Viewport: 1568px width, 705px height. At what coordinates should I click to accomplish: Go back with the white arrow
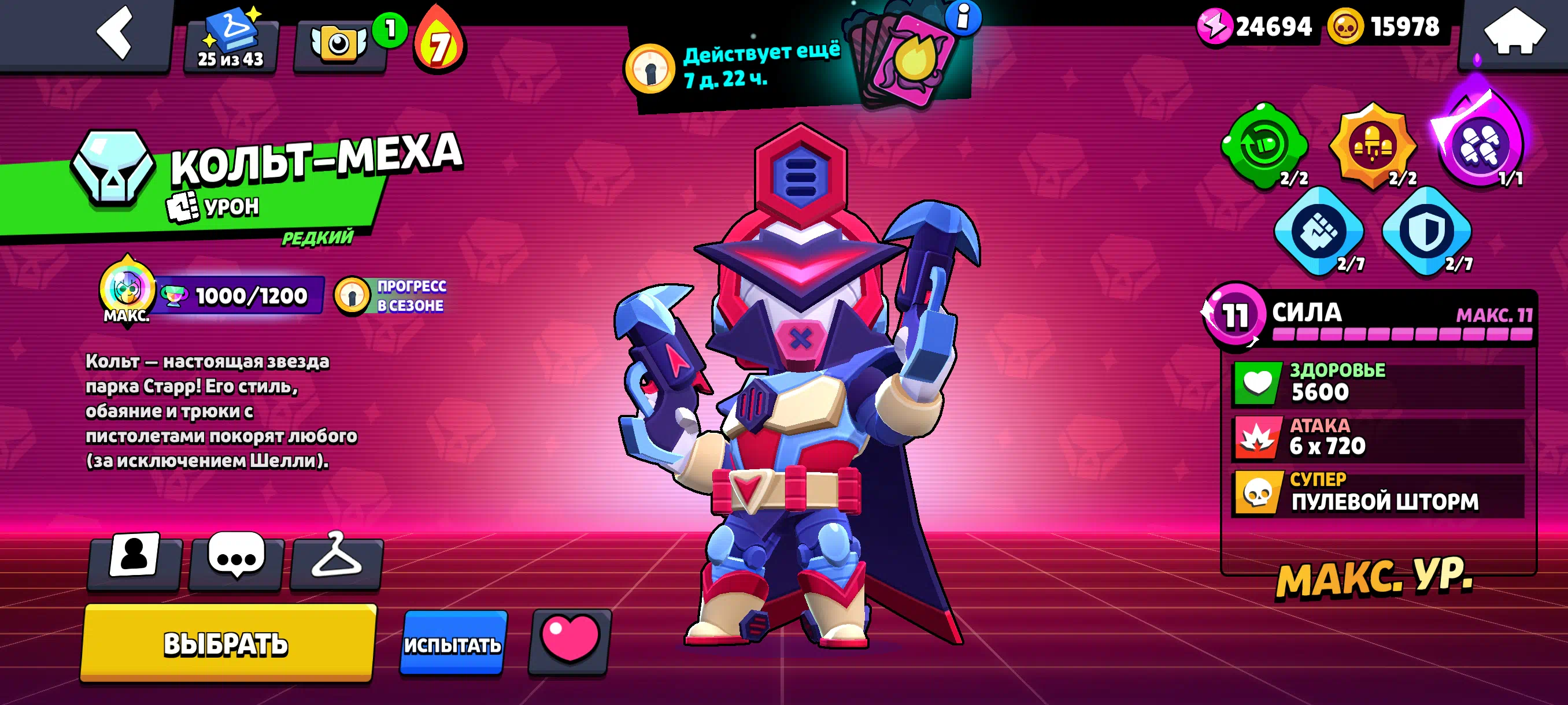pos(114,34)
